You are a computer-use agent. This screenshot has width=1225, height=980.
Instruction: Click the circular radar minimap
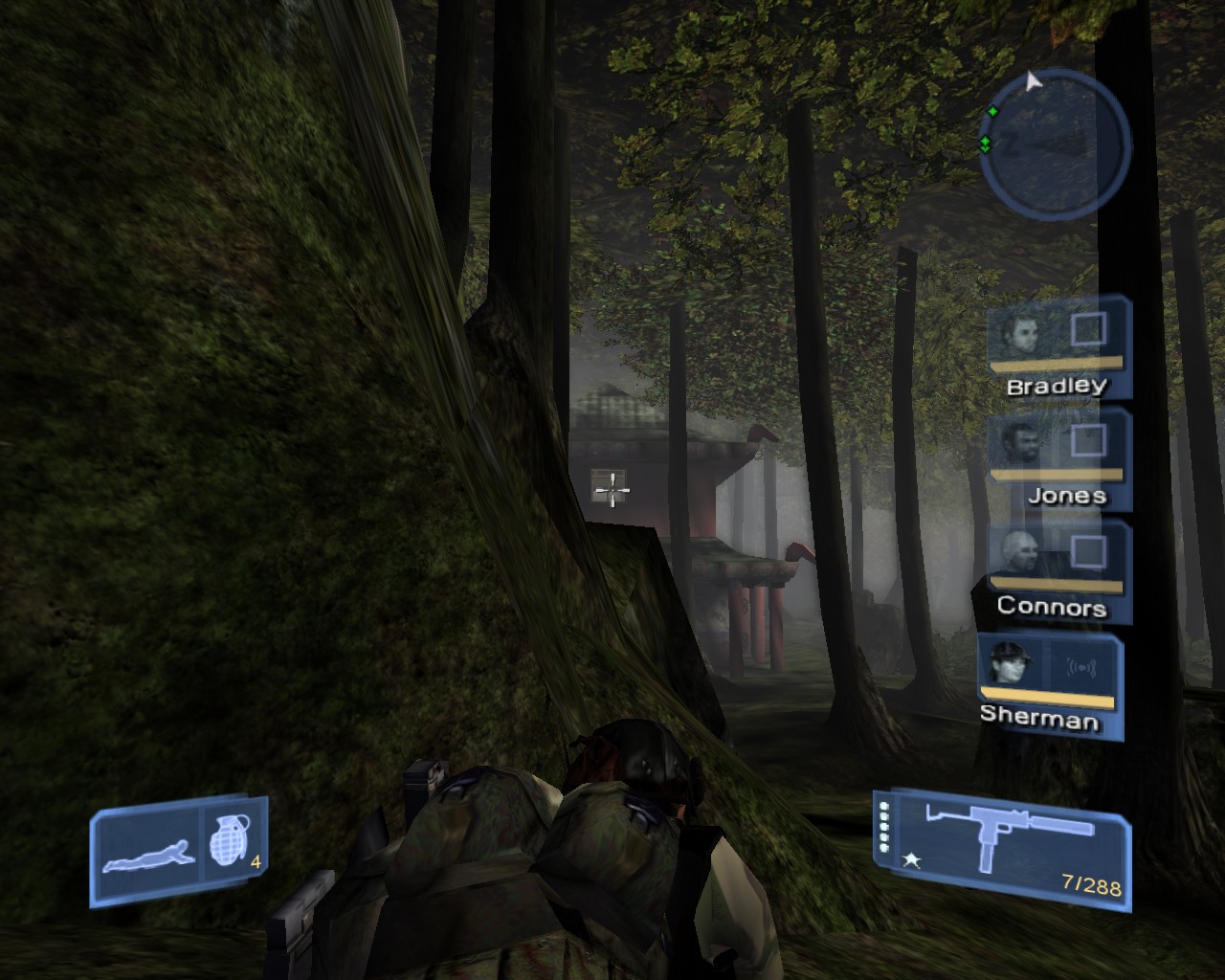(1054, 142)
